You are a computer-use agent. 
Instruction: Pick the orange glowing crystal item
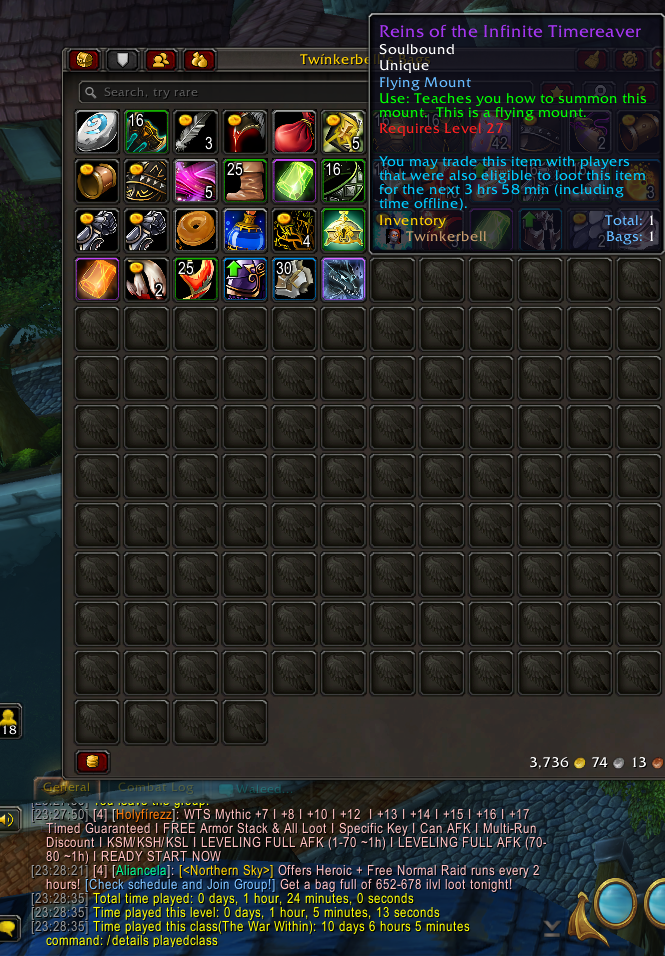[97, 279]
